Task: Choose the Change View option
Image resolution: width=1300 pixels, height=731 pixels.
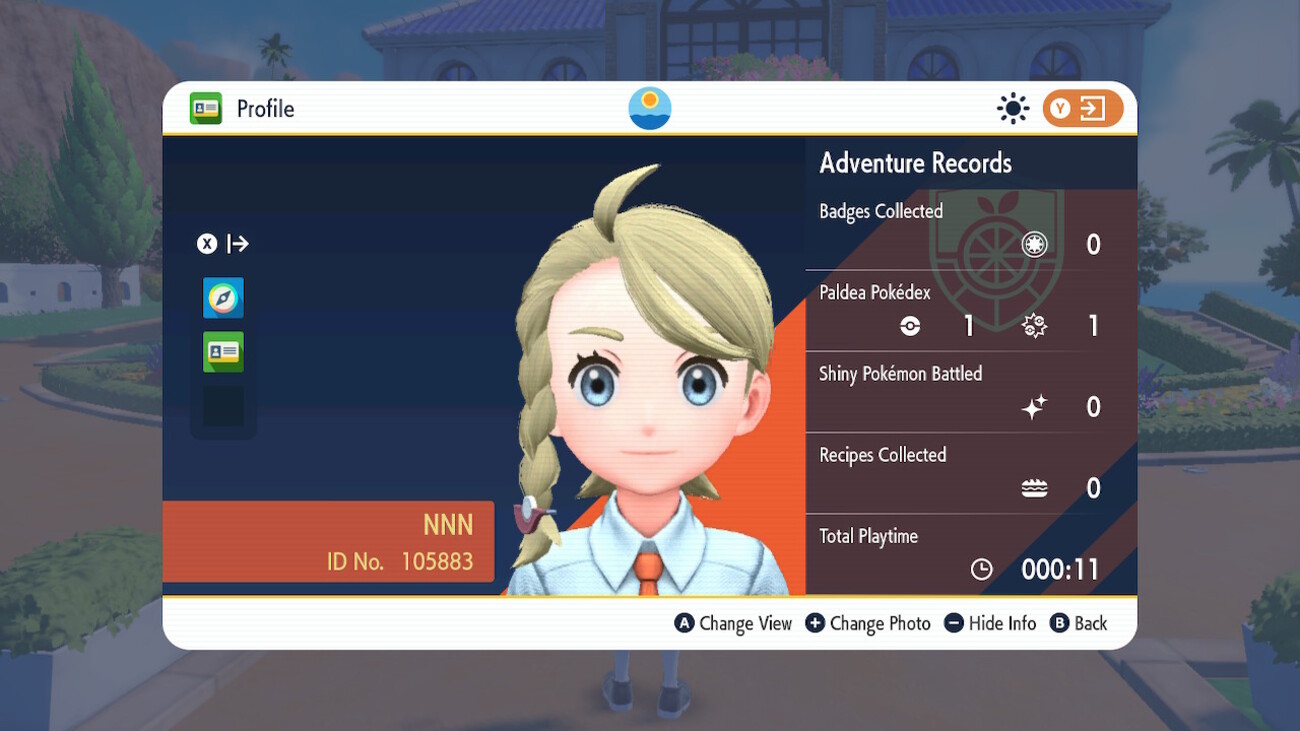Action: tap(734, 623)
